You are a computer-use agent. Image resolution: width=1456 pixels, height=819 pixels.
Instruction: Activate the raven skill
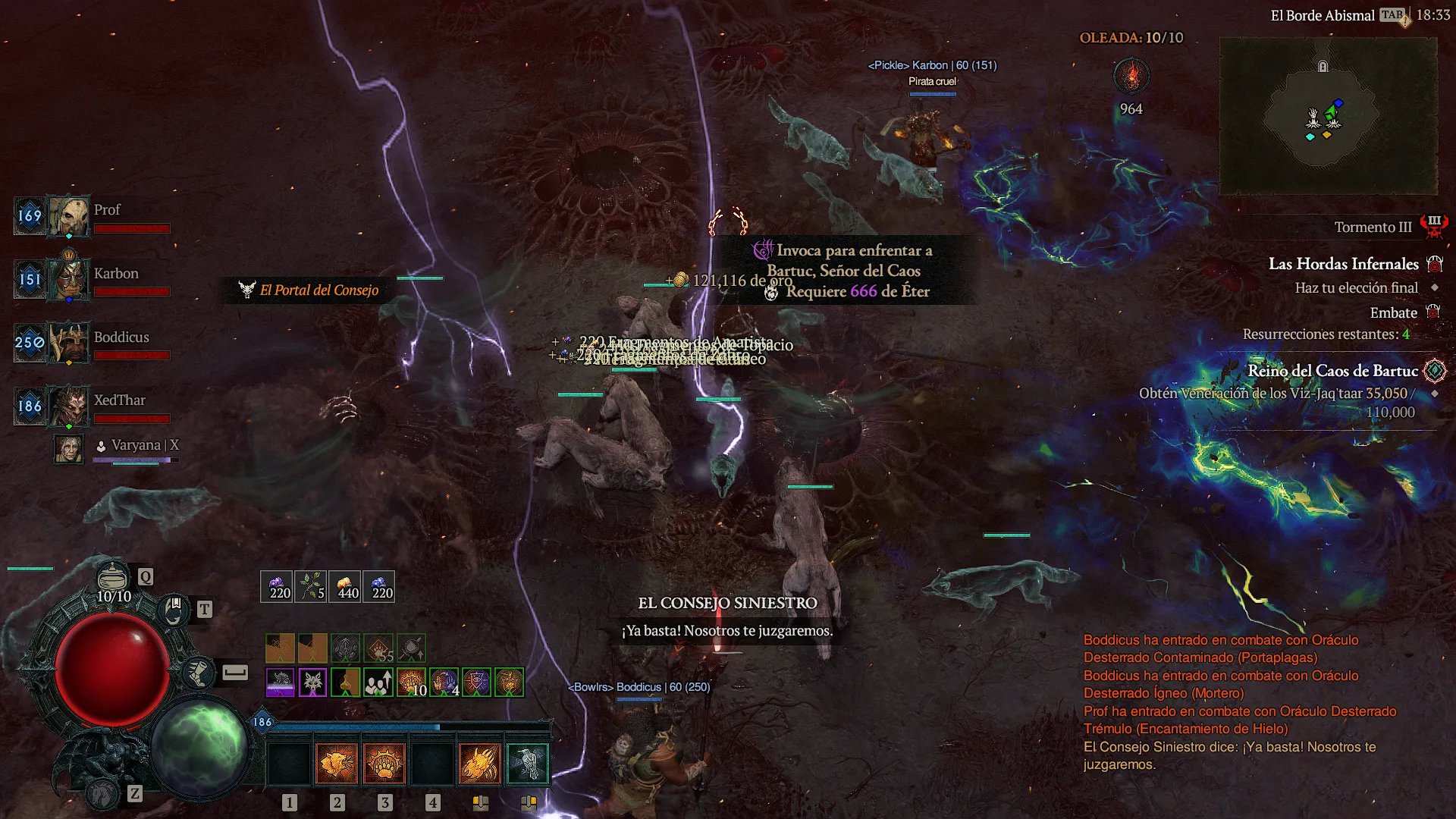pos(528,762)
